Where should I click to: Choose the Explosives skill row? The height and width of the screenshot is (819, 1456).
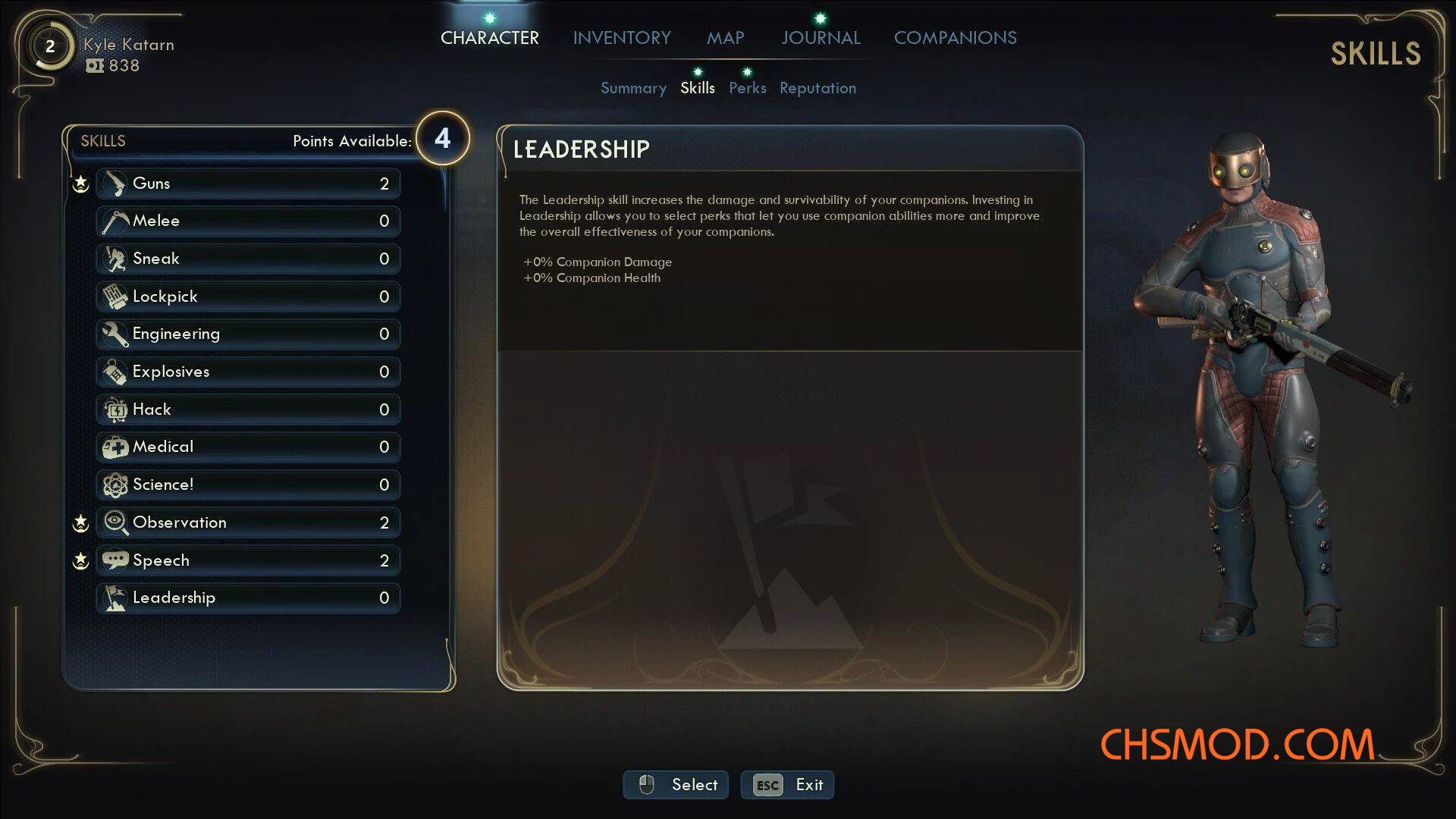(x=248, y=372)
